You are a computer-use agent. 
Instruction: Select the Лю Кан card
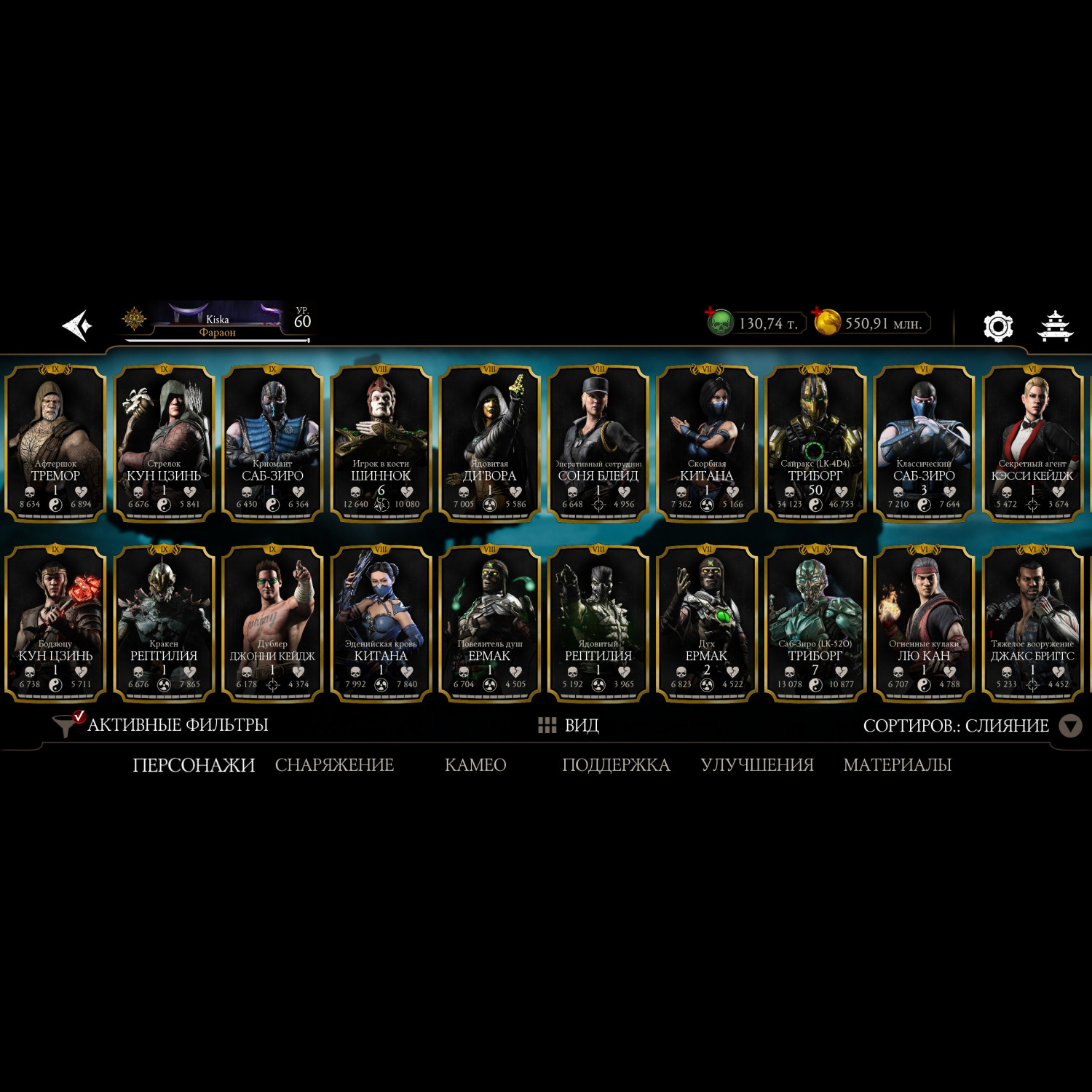click(923, 623)
